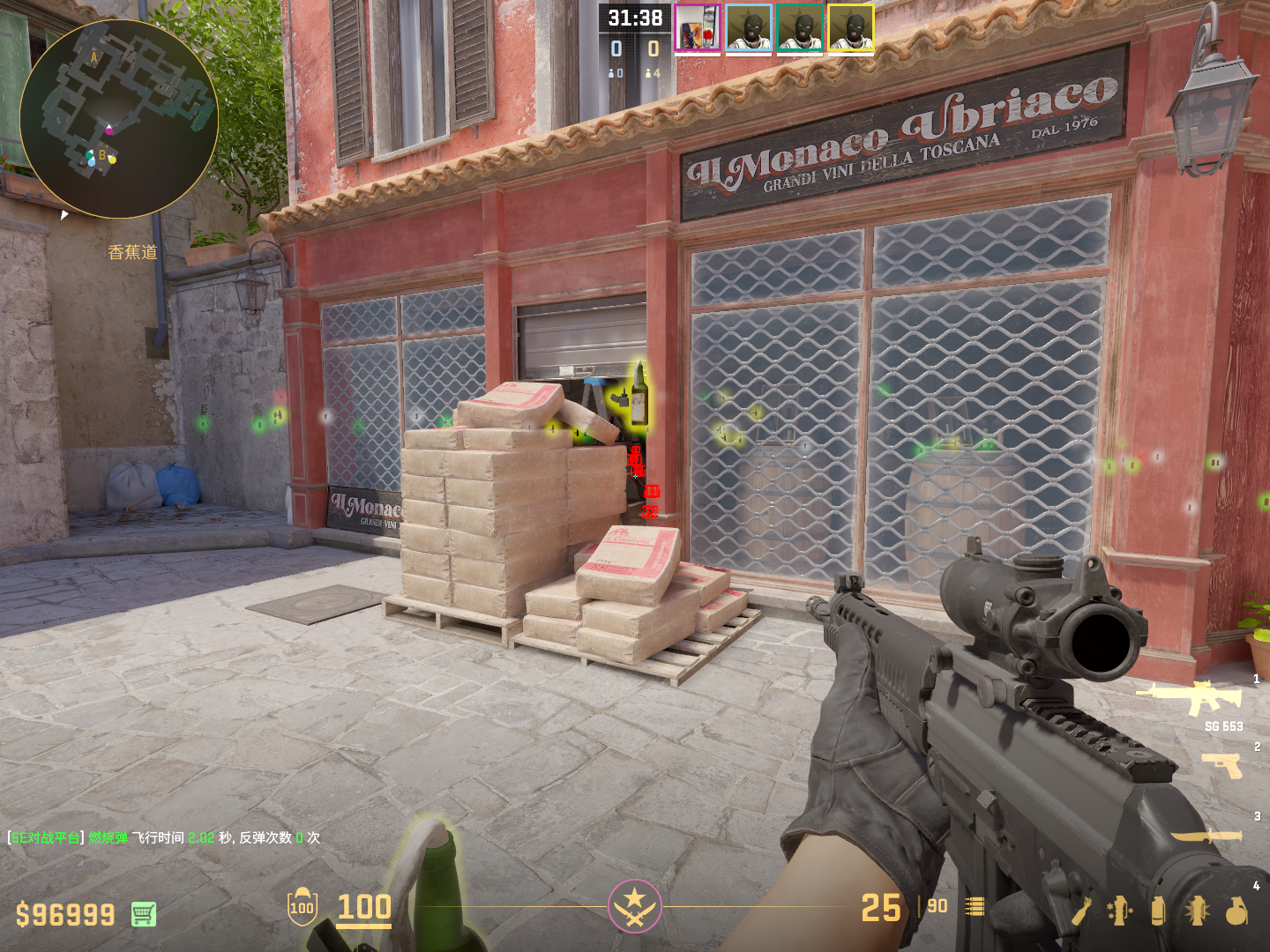Switch to the pistol weapon slot

pyautogui.click(x=1222, y=765)
